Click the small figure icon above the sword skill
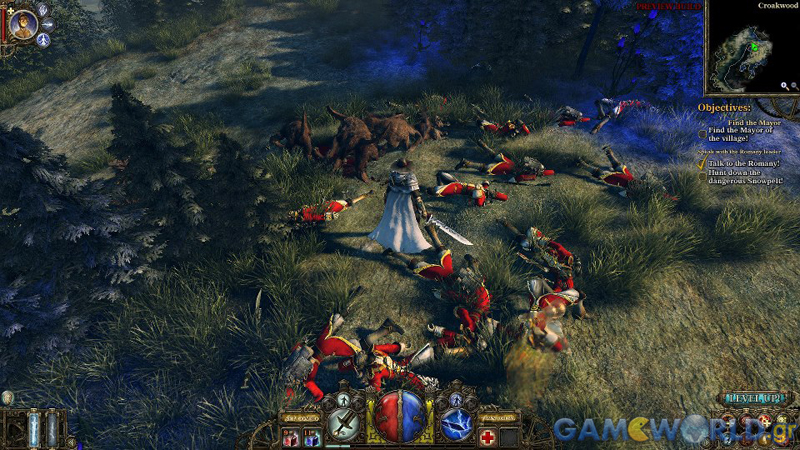 pyautogui.click(x=342, y=398)
